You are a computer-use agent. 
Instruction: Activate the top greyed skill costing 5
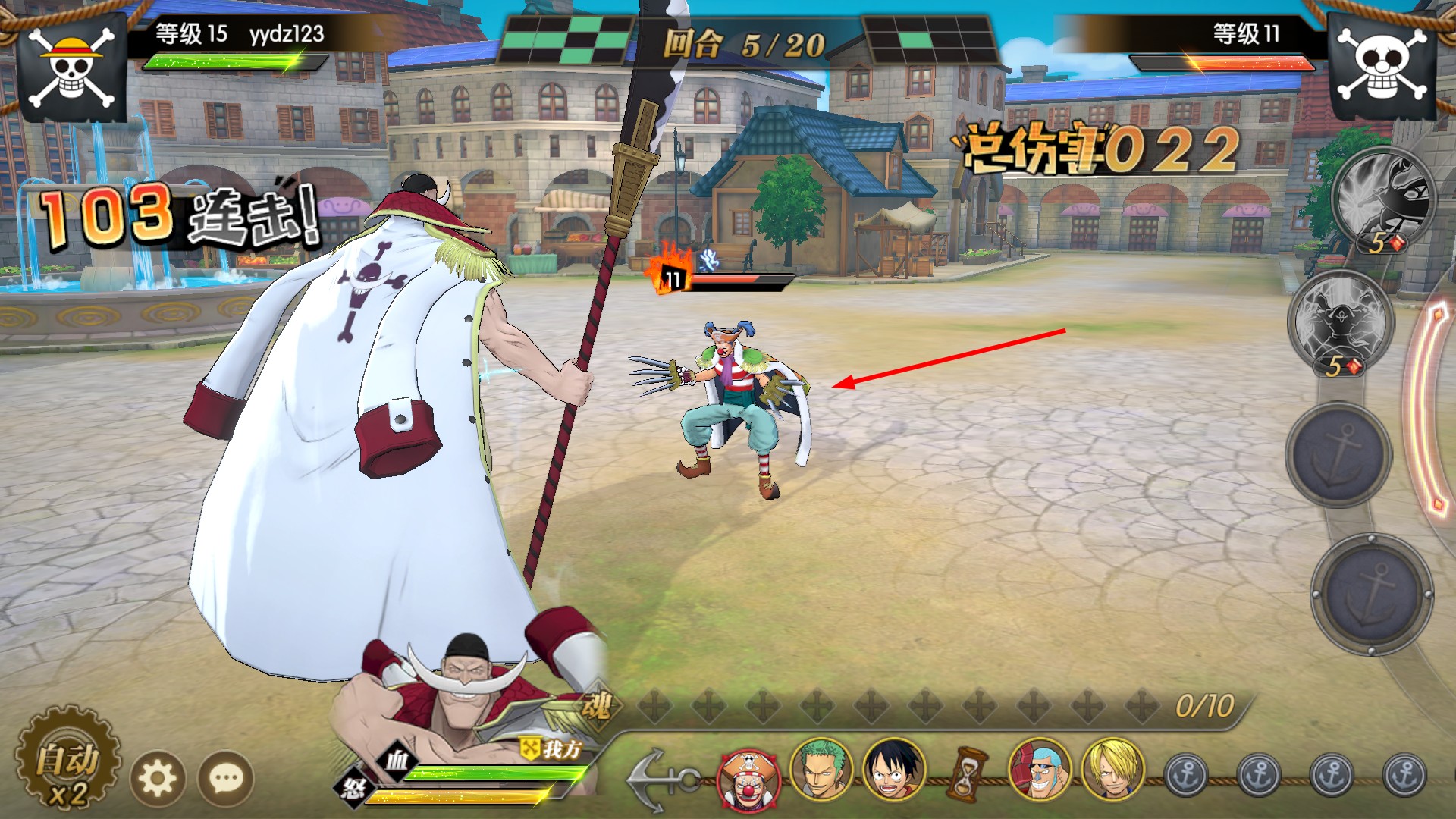pos(1383,199)
